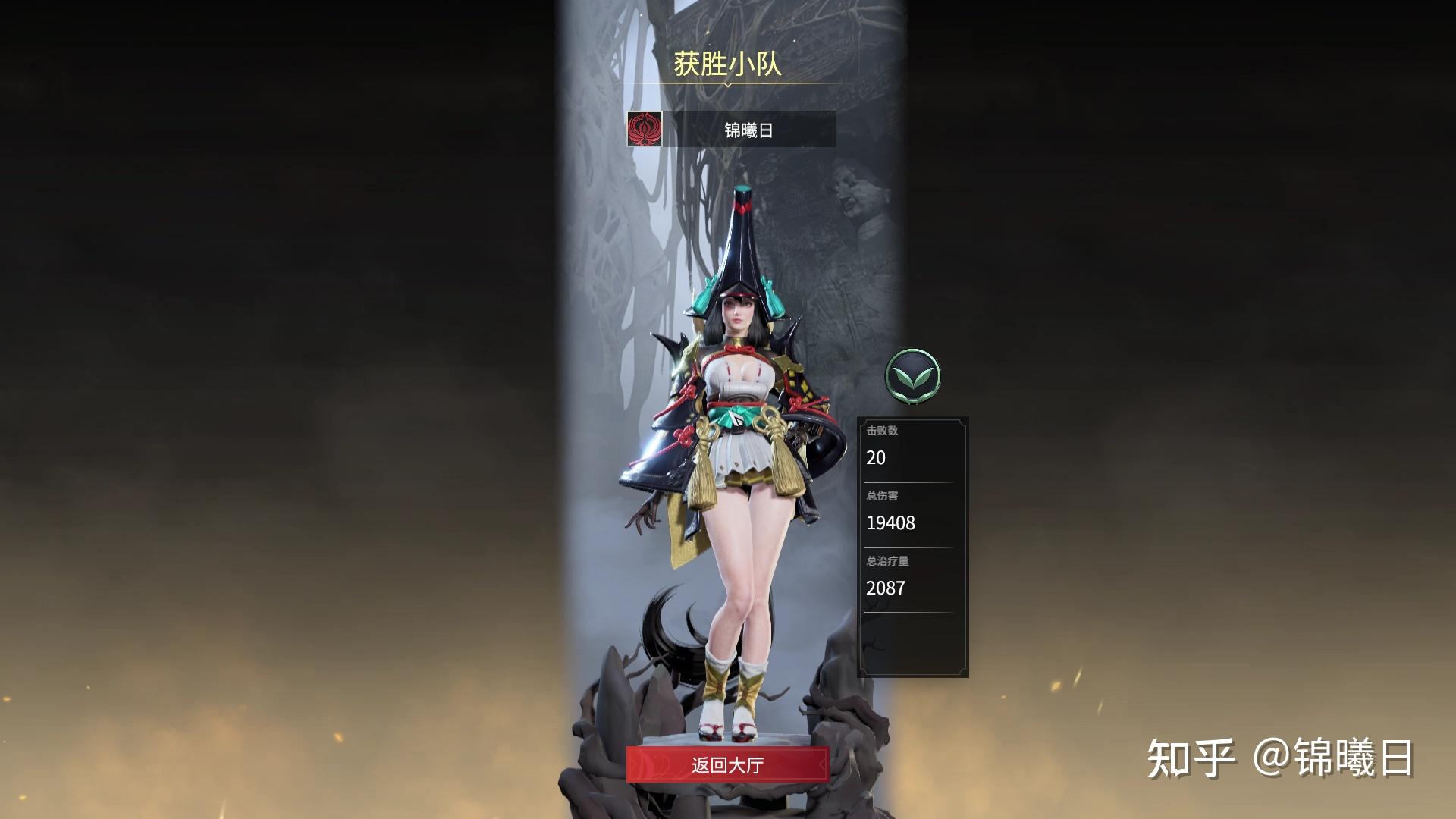Click the red phoenix clan emblem
The width and height of the screenshot is (1456, 819).
[644, 129]
